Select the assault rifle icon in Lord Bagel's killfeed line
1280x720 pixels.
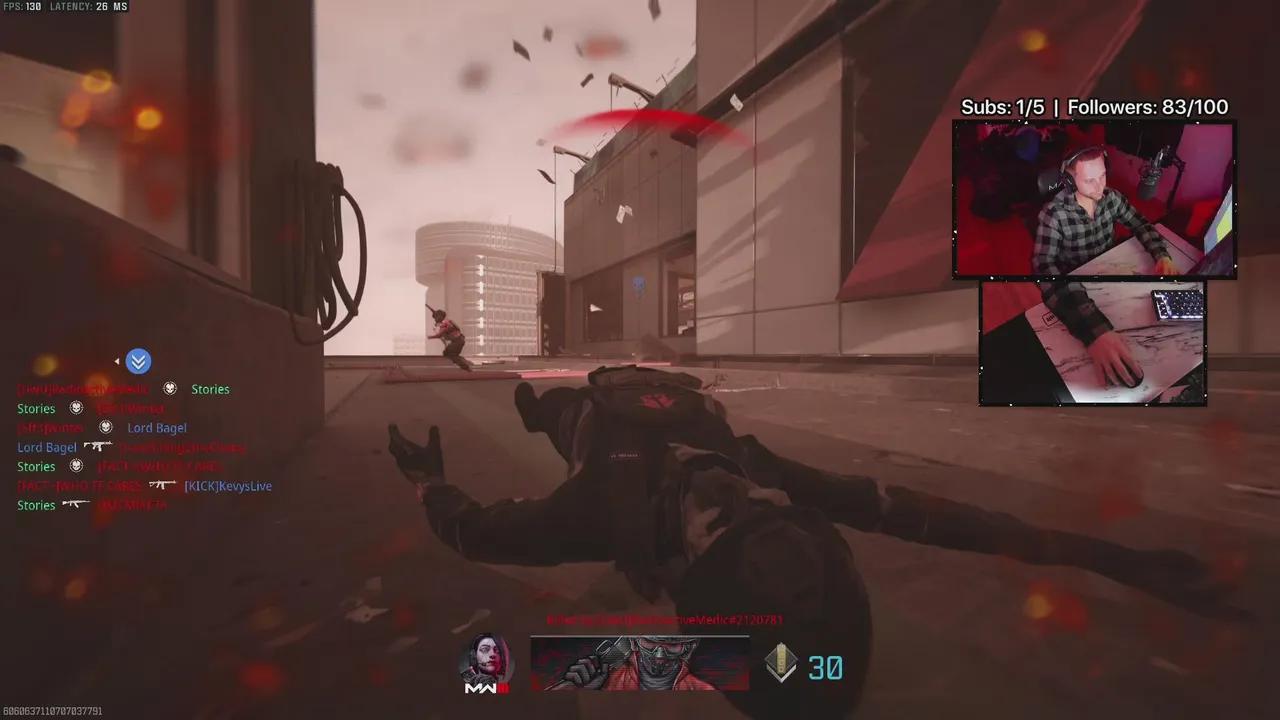coord(99,446)
